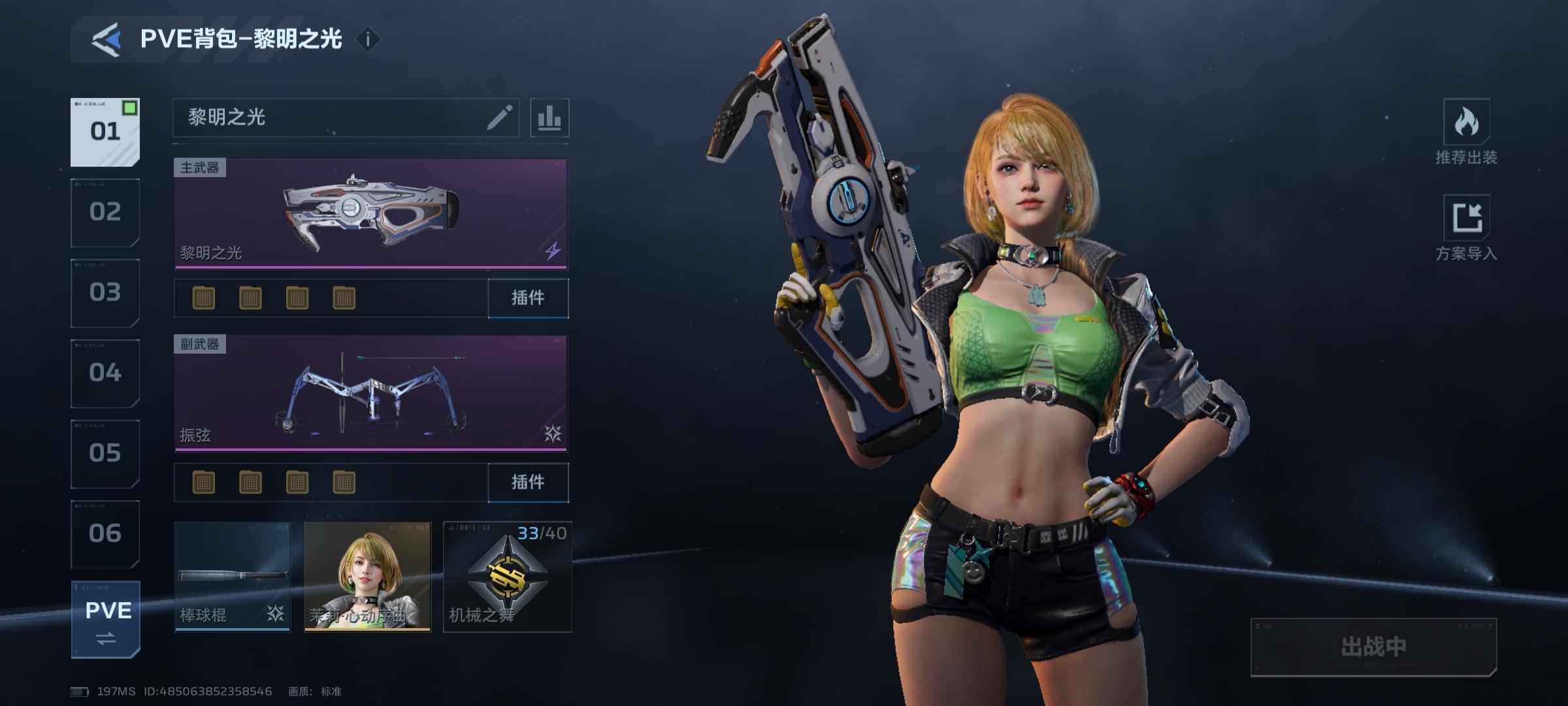
Task: Switch to loadout slot 03
Action: tap(105, 293)
